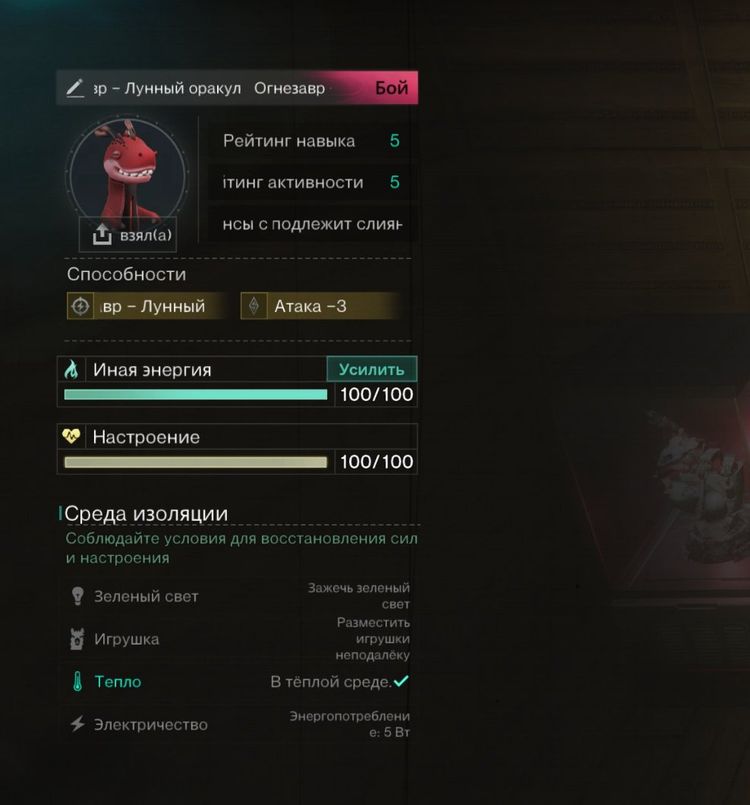Click the pencil rename icon
Screen dimensions: 750x805
tap(75, 88)
